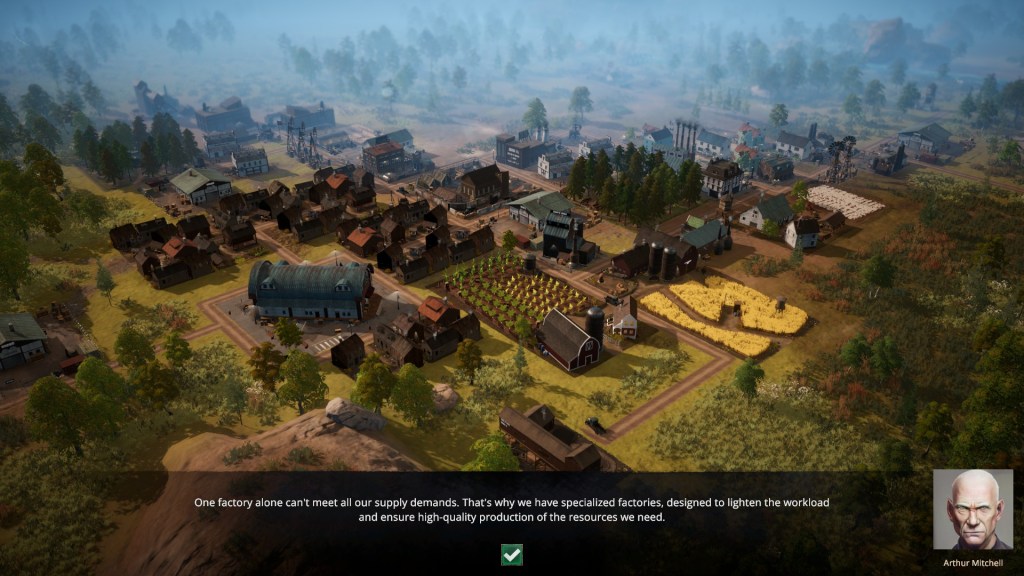Confirm the dialogue with the green checkmark
This screenshot has width=1024, height=576.
point(512,554)
